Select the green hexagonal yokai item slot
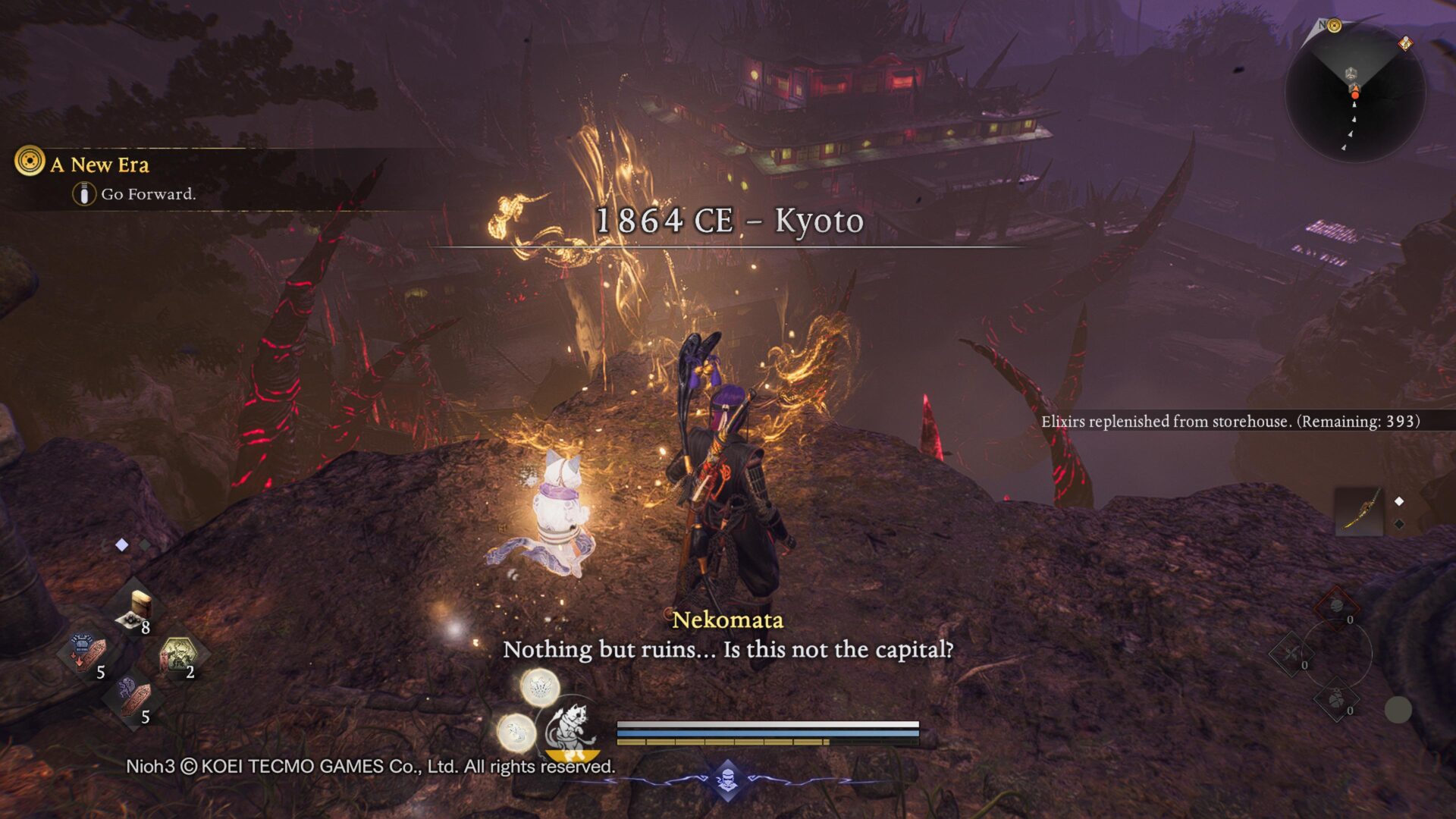This screenshot has height=819, width=1456. (x=179, y=655)
